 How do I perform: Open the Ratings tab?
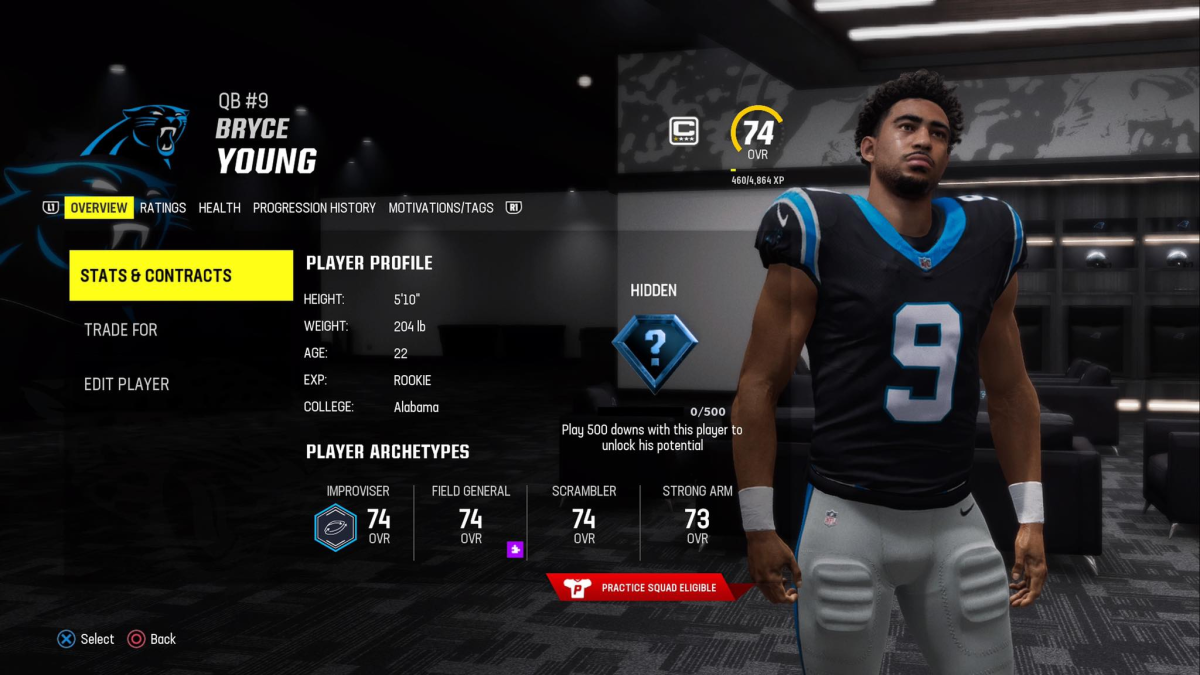click(163, 208)
